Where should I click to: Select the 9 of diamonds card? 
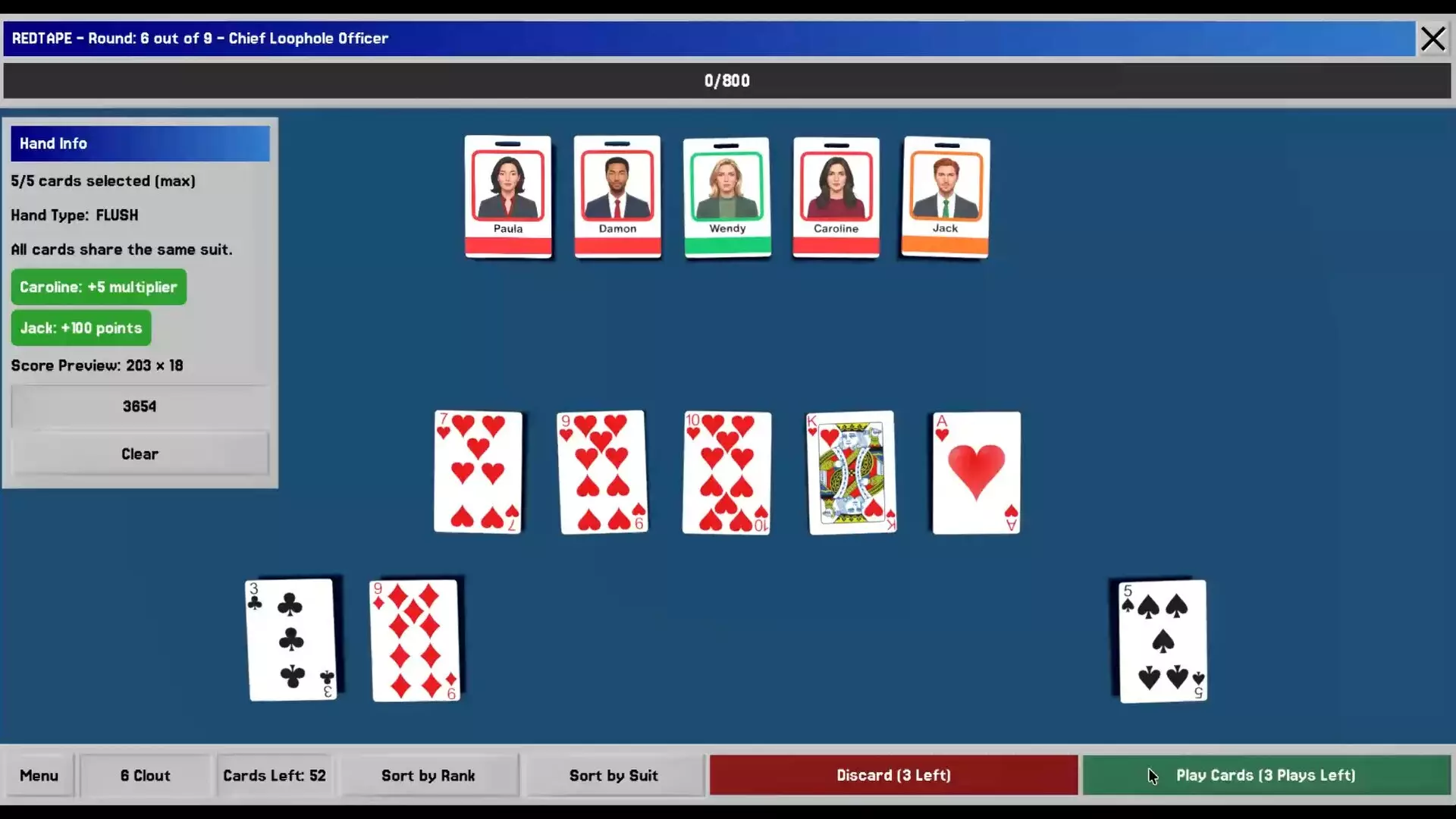point(415,640)
